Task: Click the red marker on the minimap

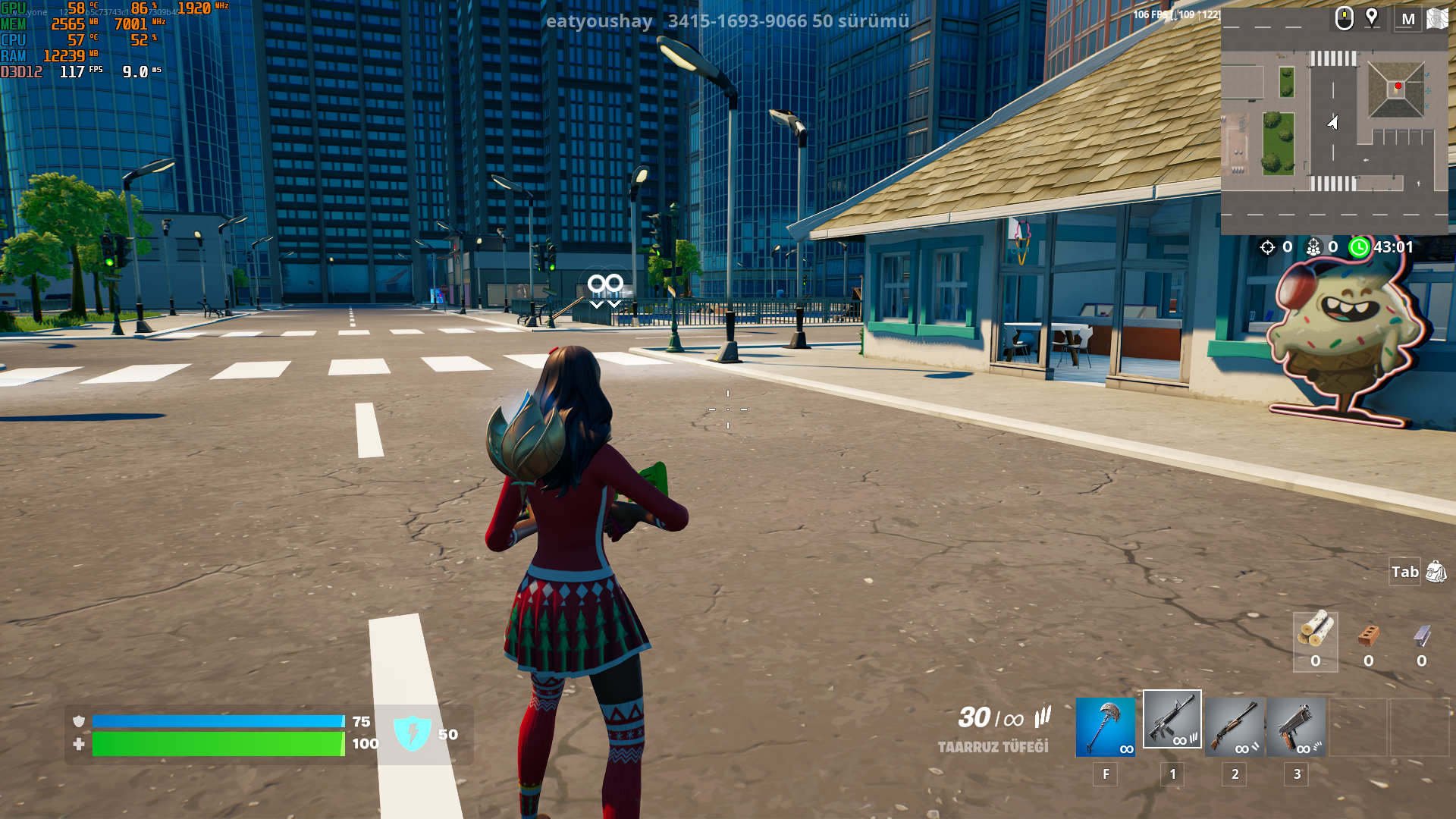Action: click(x=1398, y=86)
